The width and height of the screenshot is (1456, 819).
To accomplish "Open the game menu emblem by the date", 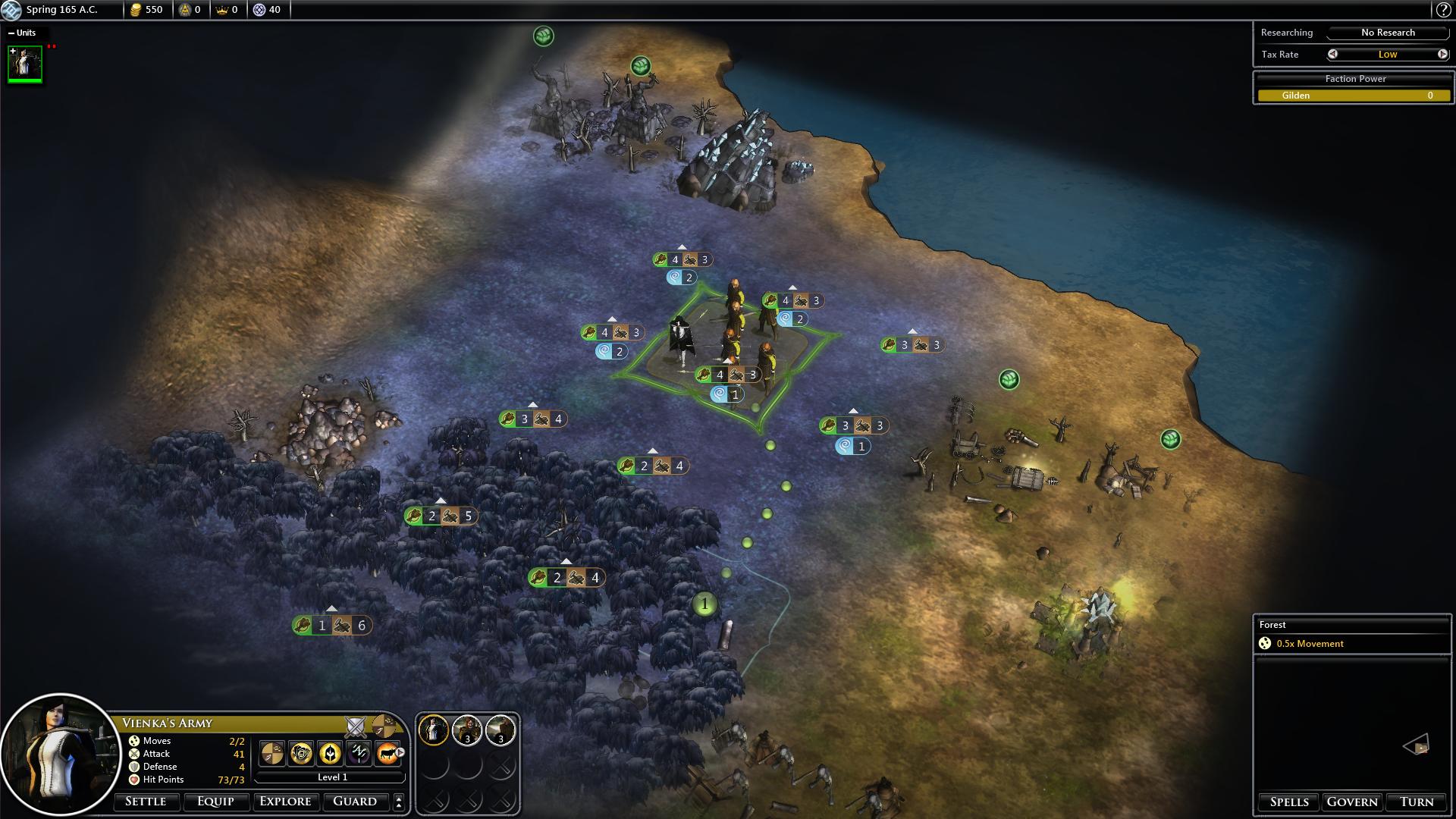I will pos(11,10).
